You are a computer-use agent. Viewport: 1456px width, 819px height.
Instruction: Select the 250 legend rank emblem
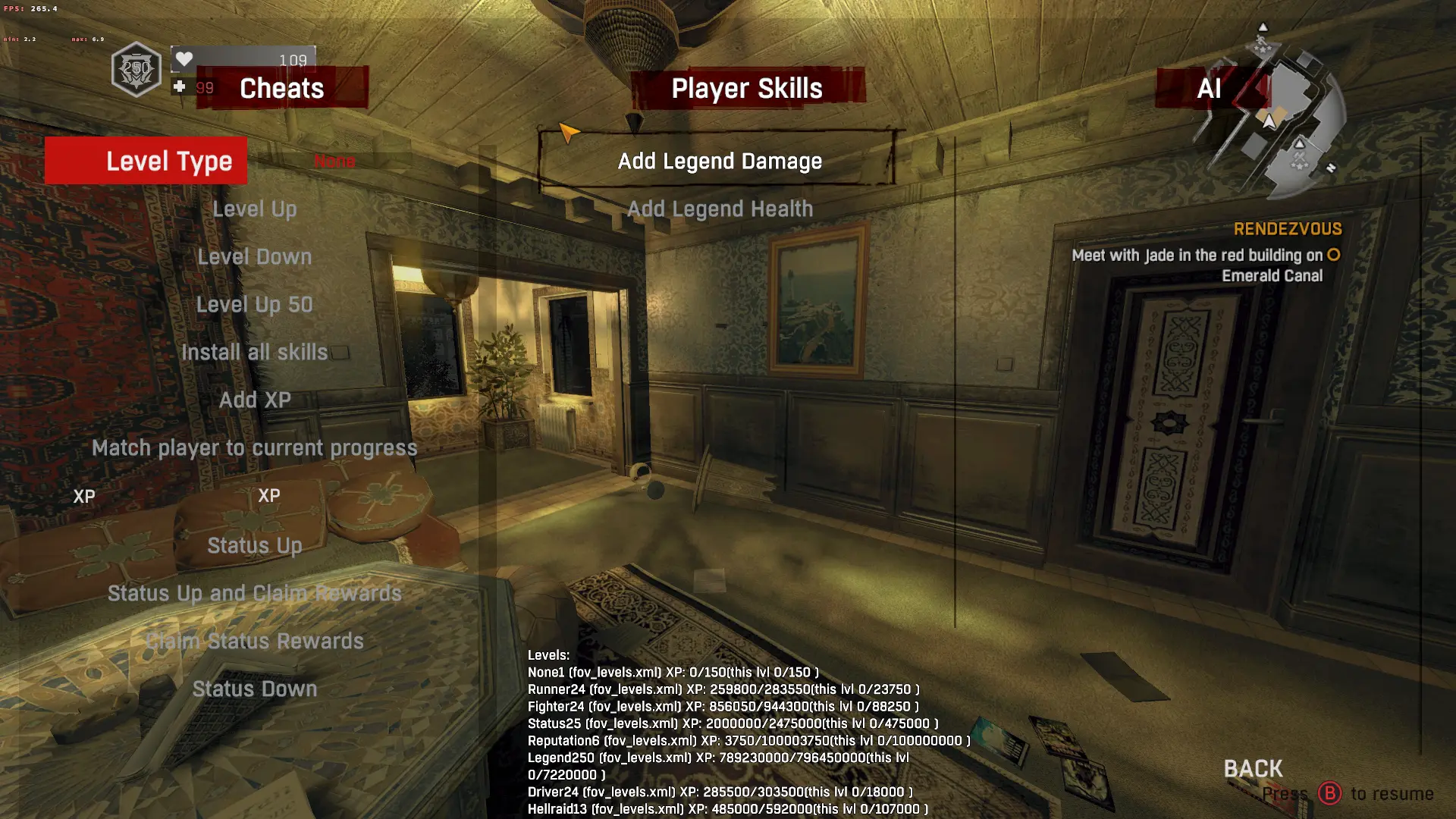point(135,69)
